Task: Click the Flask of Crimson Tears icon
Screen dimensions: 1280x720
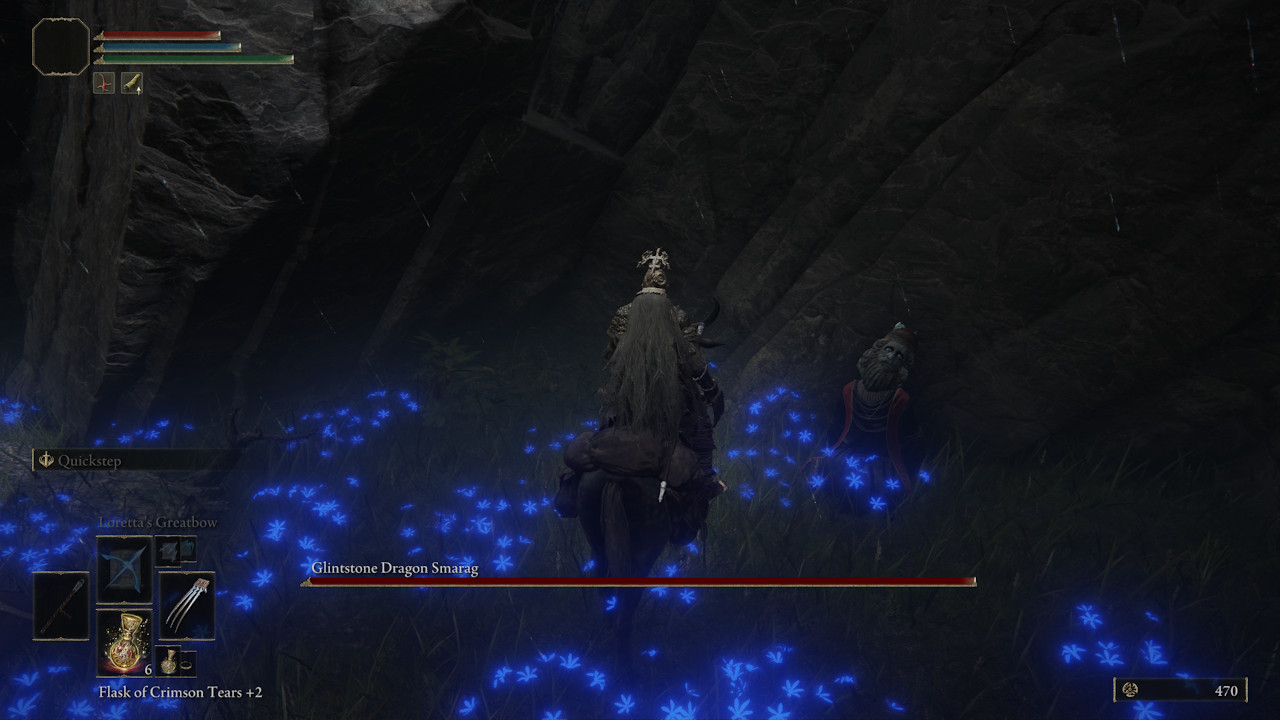Action: tap(123, 645)
